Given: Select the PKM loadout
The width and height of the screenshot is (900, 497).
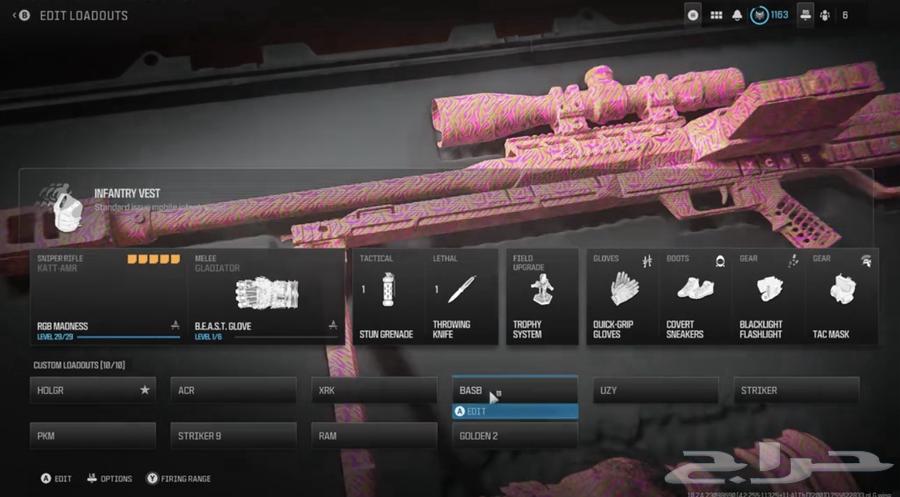Looking at the screenshot, I should 92,436.
